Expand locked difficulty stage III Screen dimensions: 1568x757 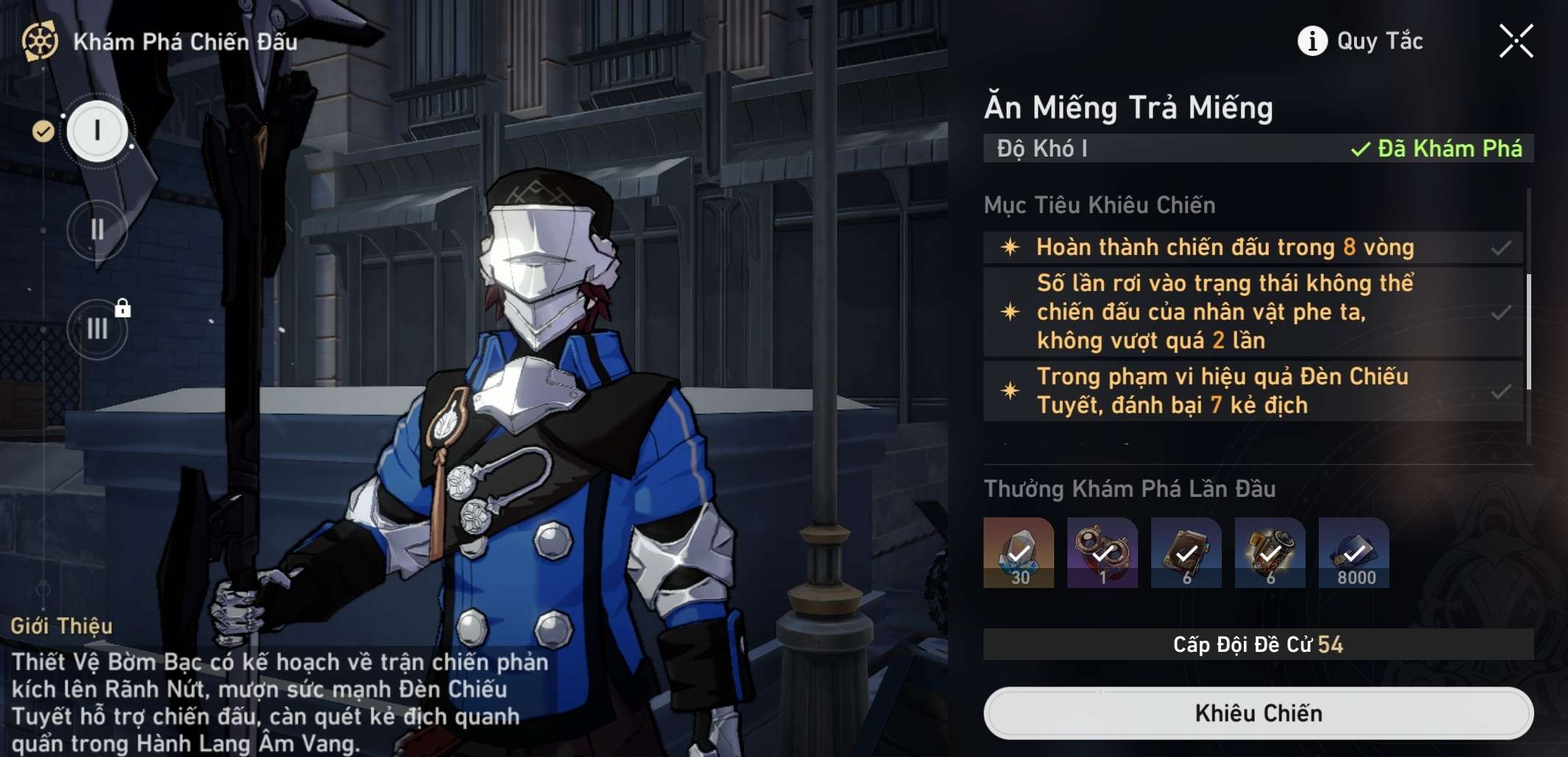pyautogui.click(x=96, y=330)
